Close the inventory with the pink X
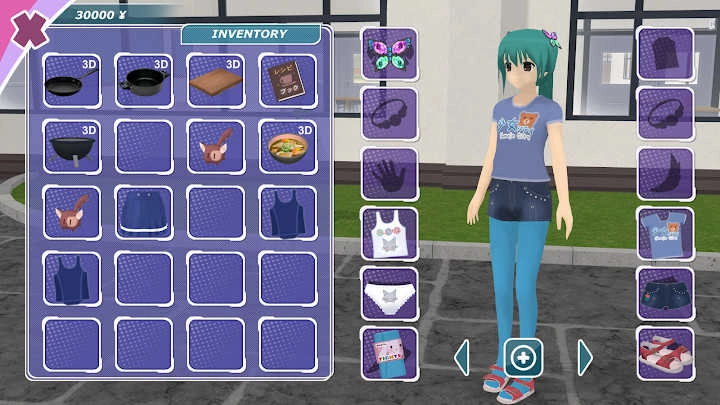720x405 pixels. pyautogui.click(x=28, y=26)
